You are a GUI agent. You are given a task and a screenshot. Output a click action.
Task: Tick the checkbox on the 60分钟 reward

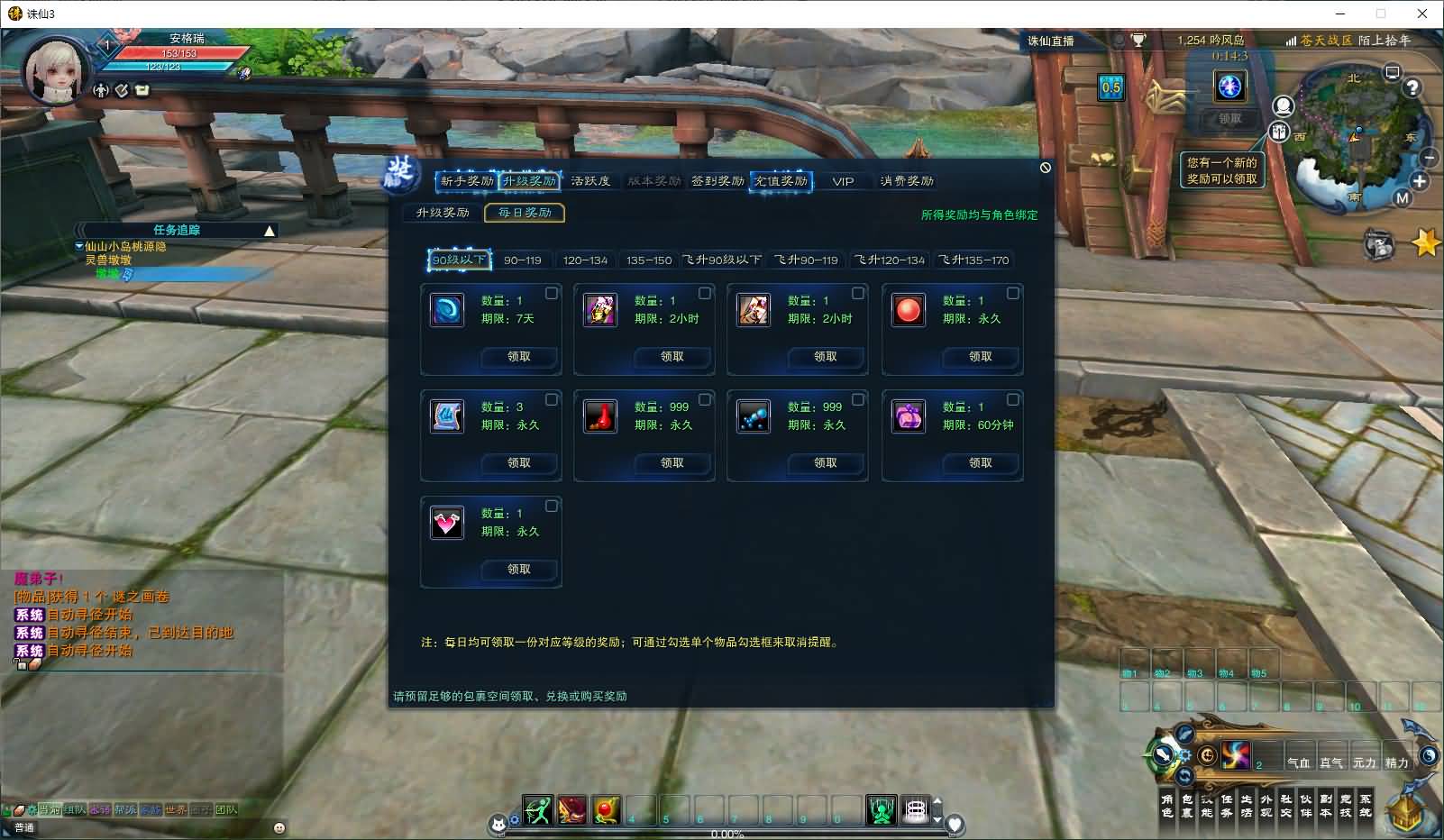point(1013,399)
